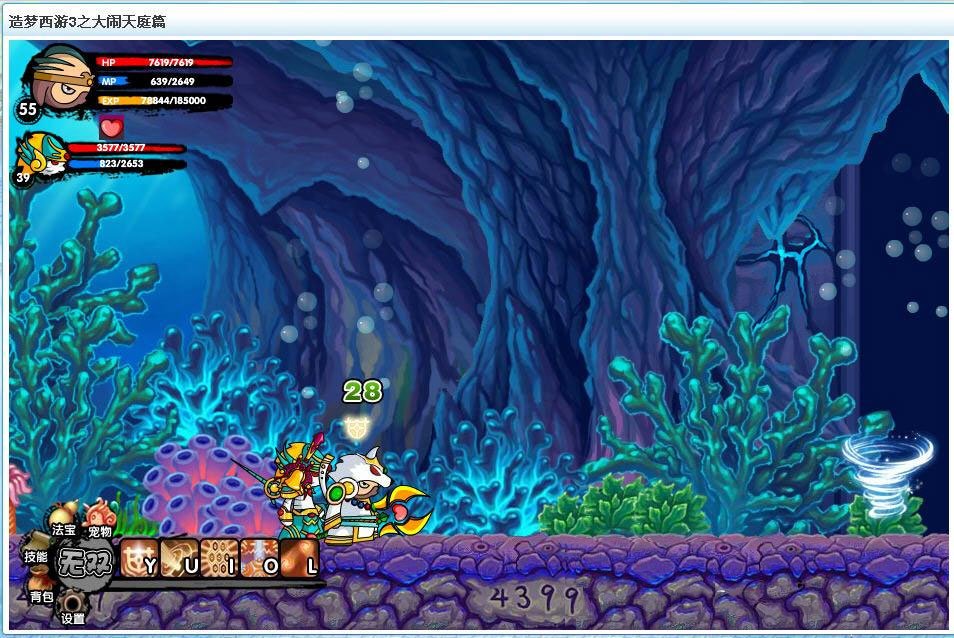Click the level 39 companion portrait
Viewport: 954px width, 638px height.
pos(40,154)
